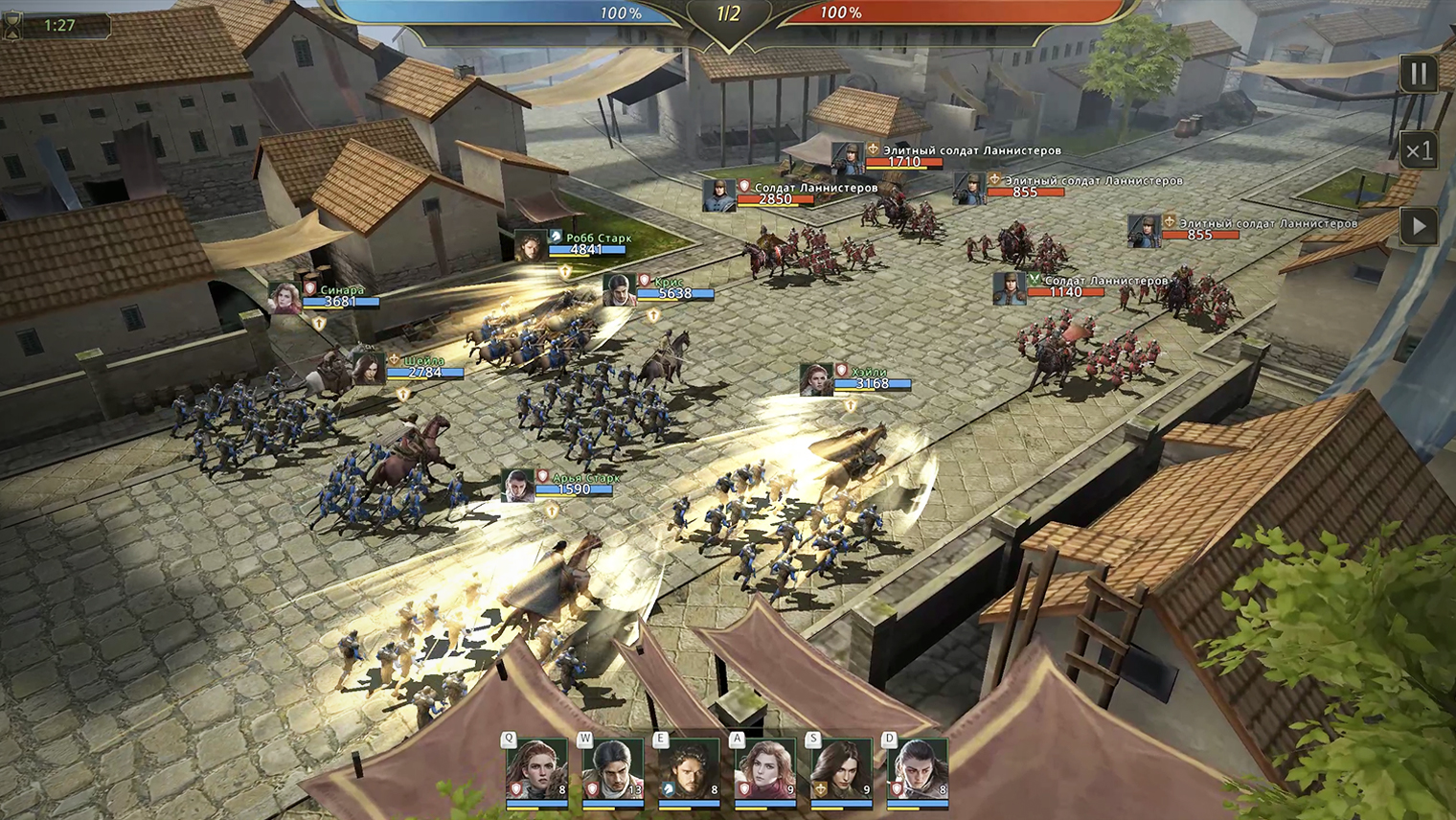Select Arya Stark's hero portrait
Image resolution: width=1456 pixels, height=820 pixels.
pyautogui.click(x=918, y=770)
